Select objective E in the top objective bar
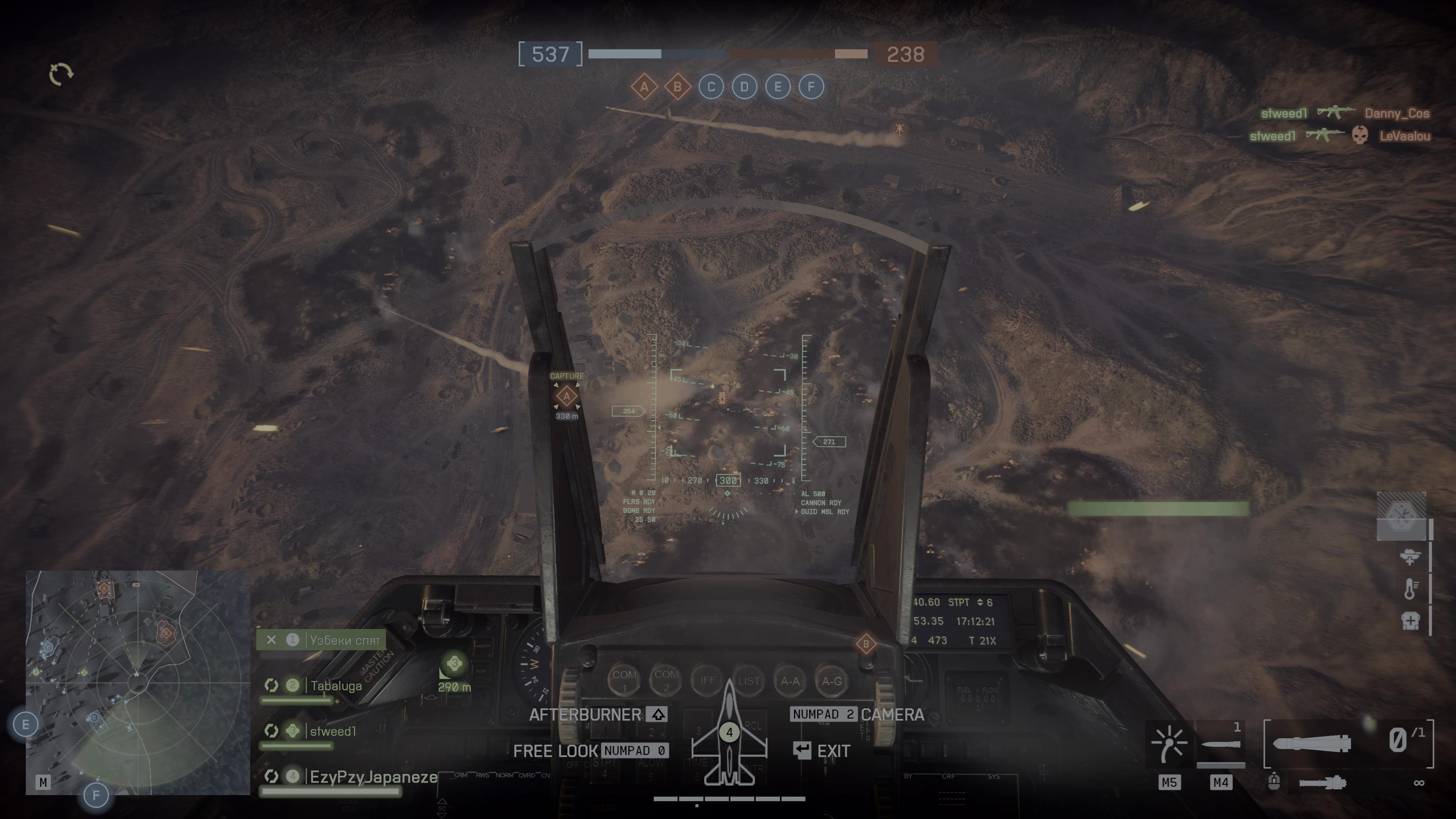Viewport: 1456px width, 819px height. click(778, 87)
